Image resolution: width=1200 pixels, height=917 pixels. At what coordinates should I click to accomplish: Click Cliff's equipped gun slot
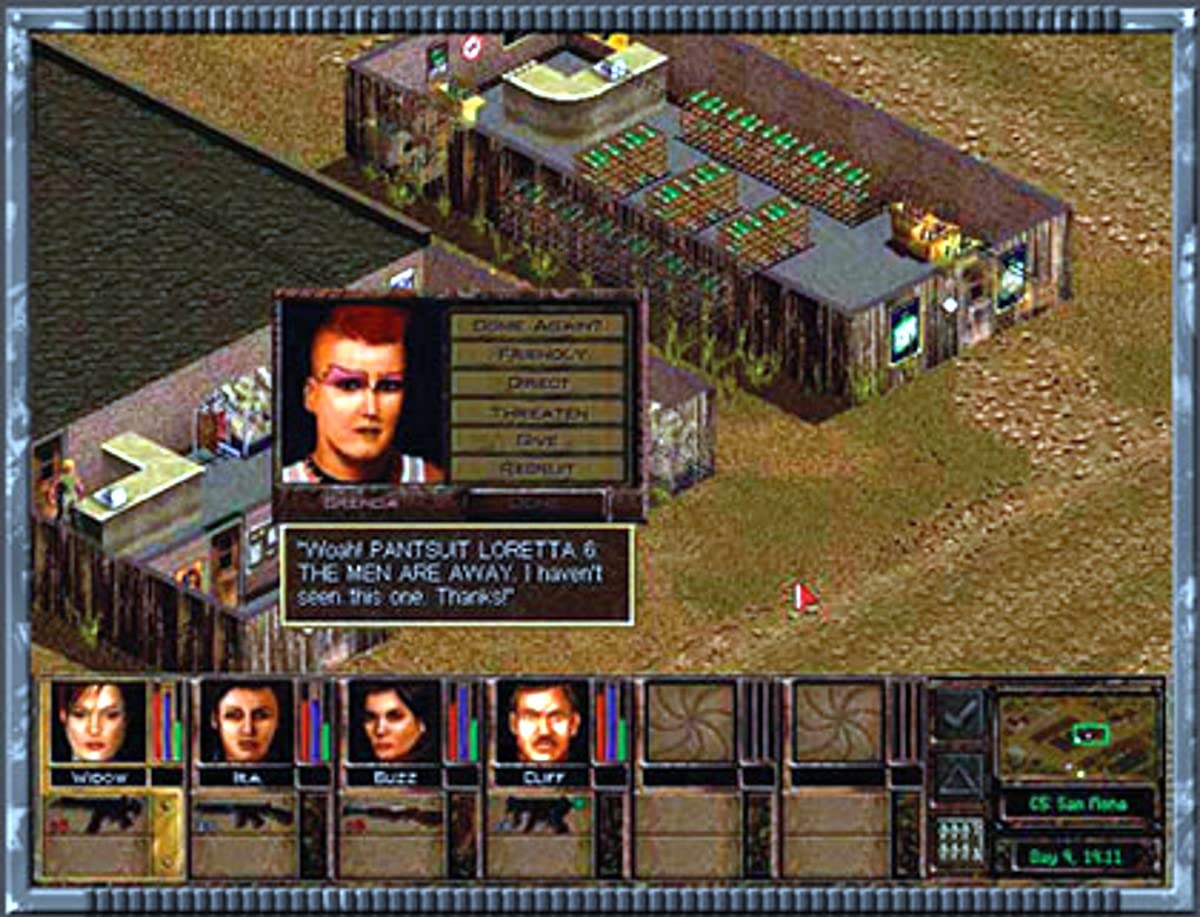coord(542,814)
